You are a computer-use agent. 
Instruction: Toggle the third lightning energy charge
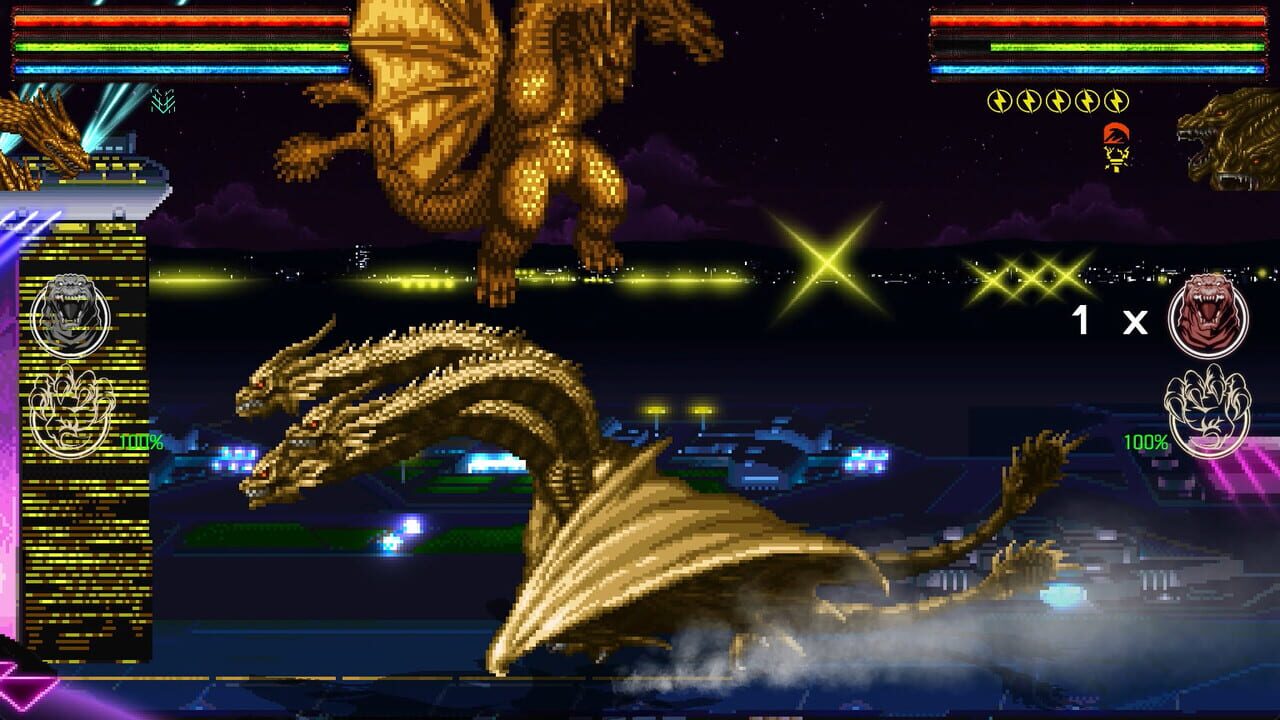tap(1057, 100)
